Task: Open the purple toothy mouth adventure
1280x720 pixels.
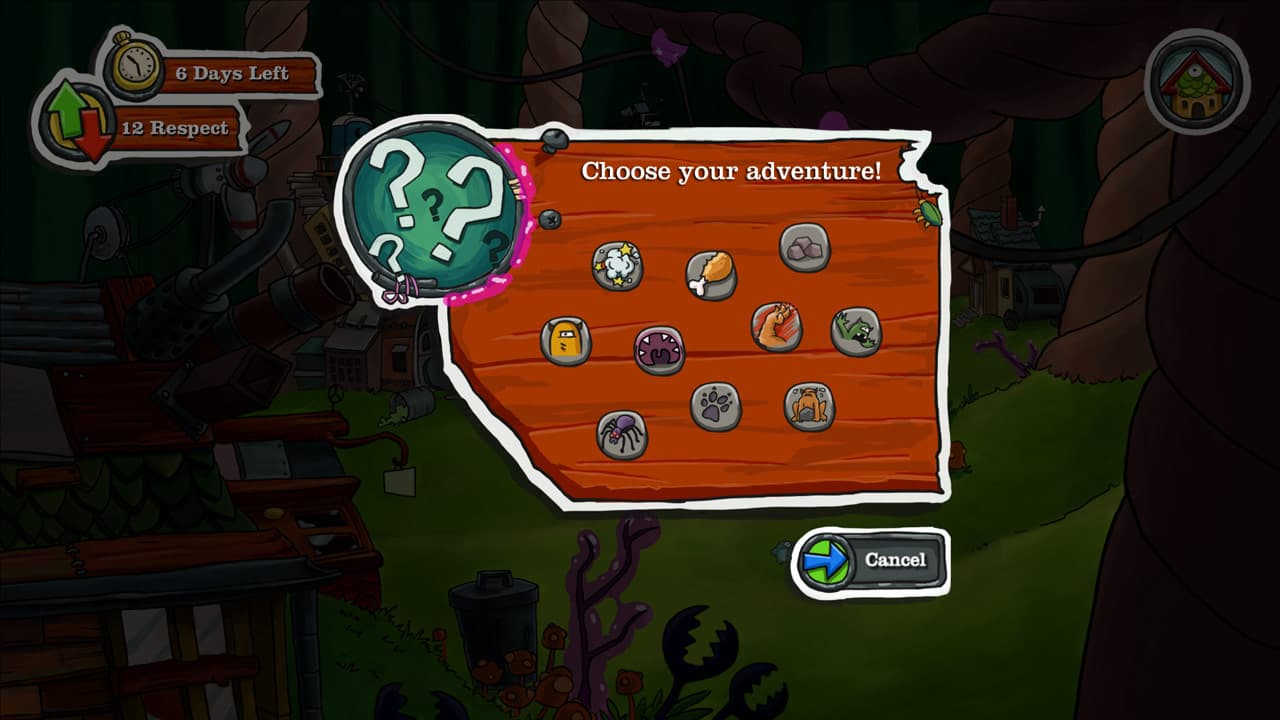Action: 659,352
